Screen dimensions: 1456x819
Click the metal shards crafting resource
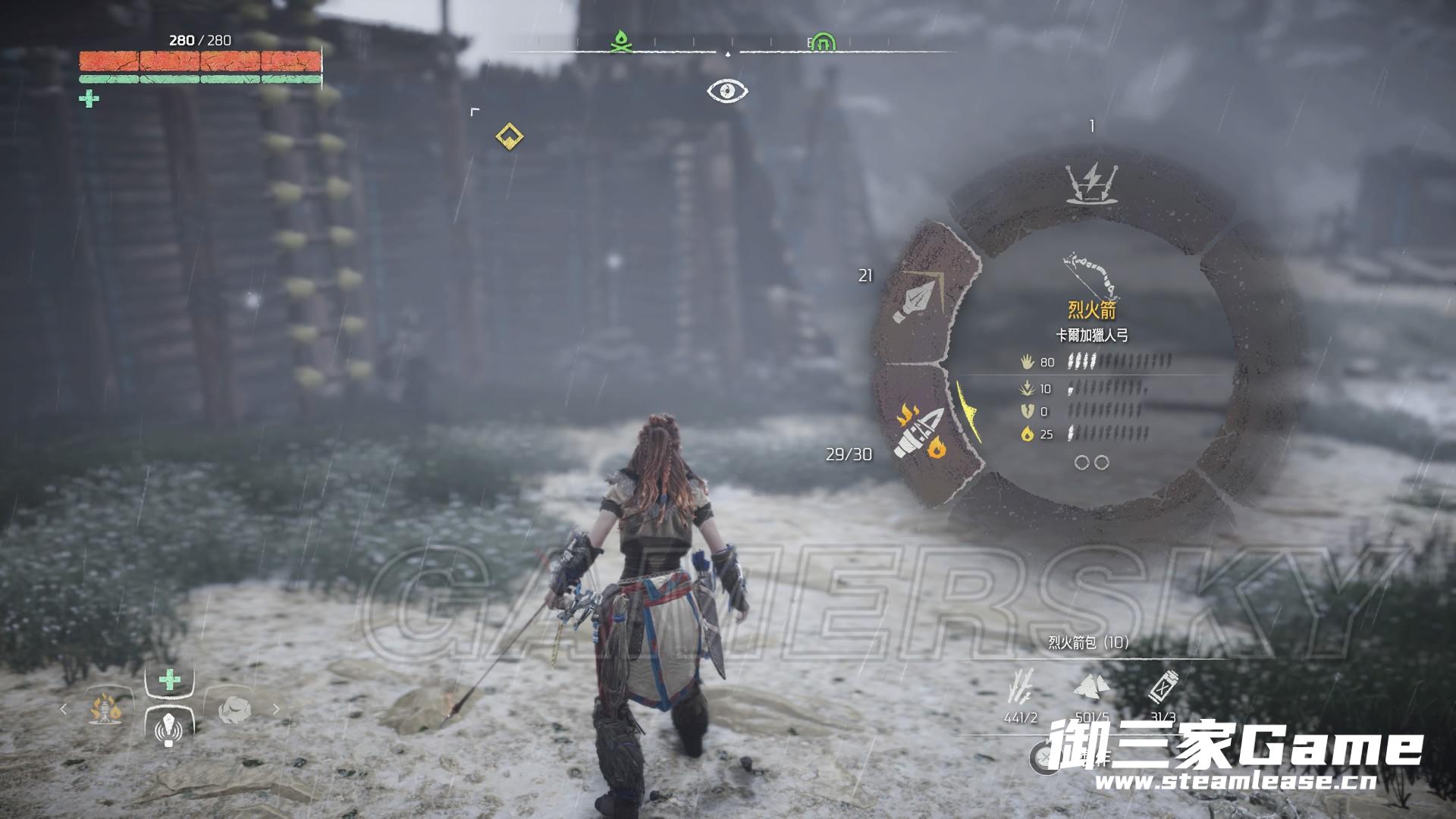click(1091, 686)
